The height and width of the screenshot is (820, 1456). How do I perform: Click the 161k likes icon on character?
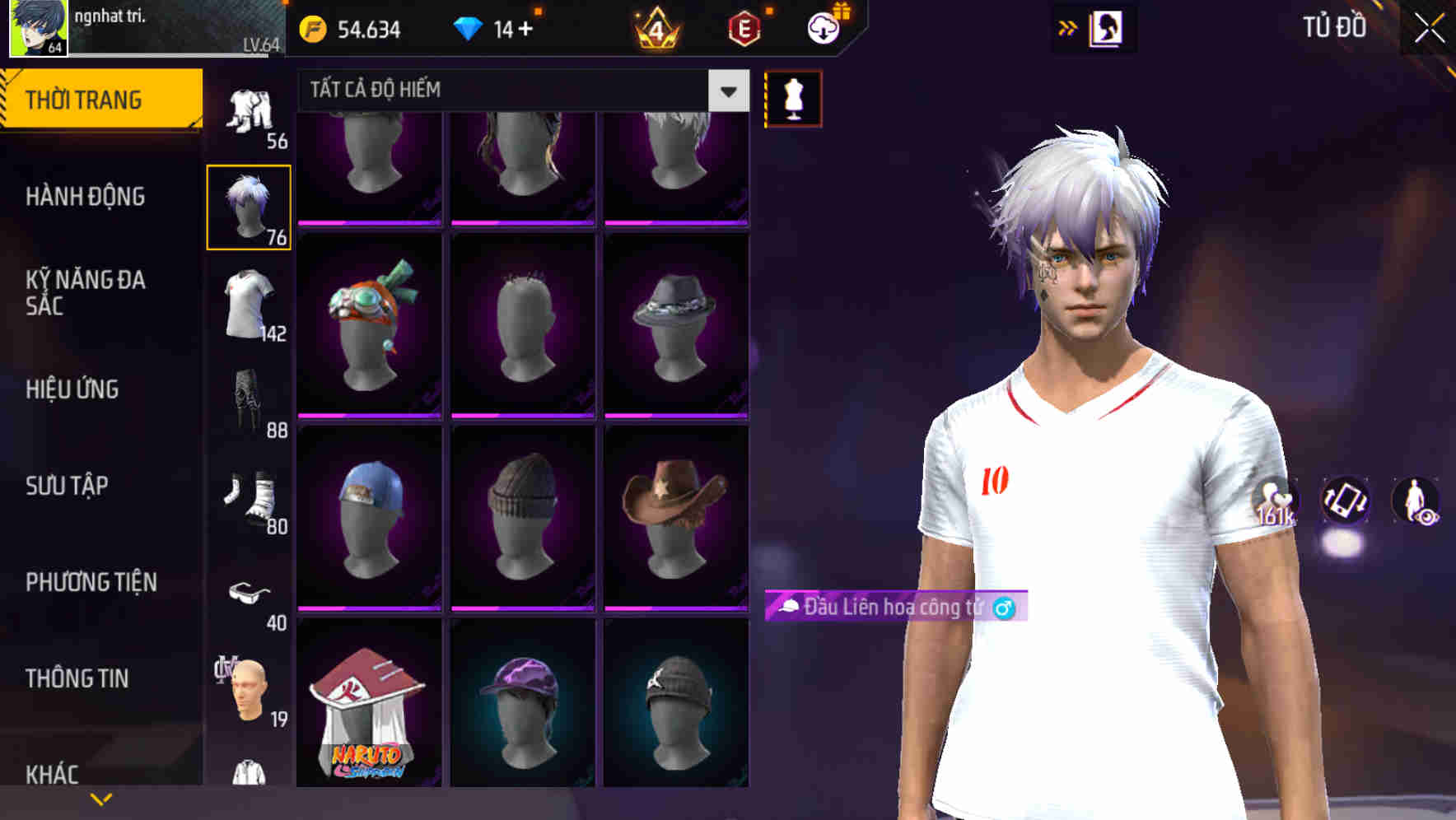[x=1275, y=501]
